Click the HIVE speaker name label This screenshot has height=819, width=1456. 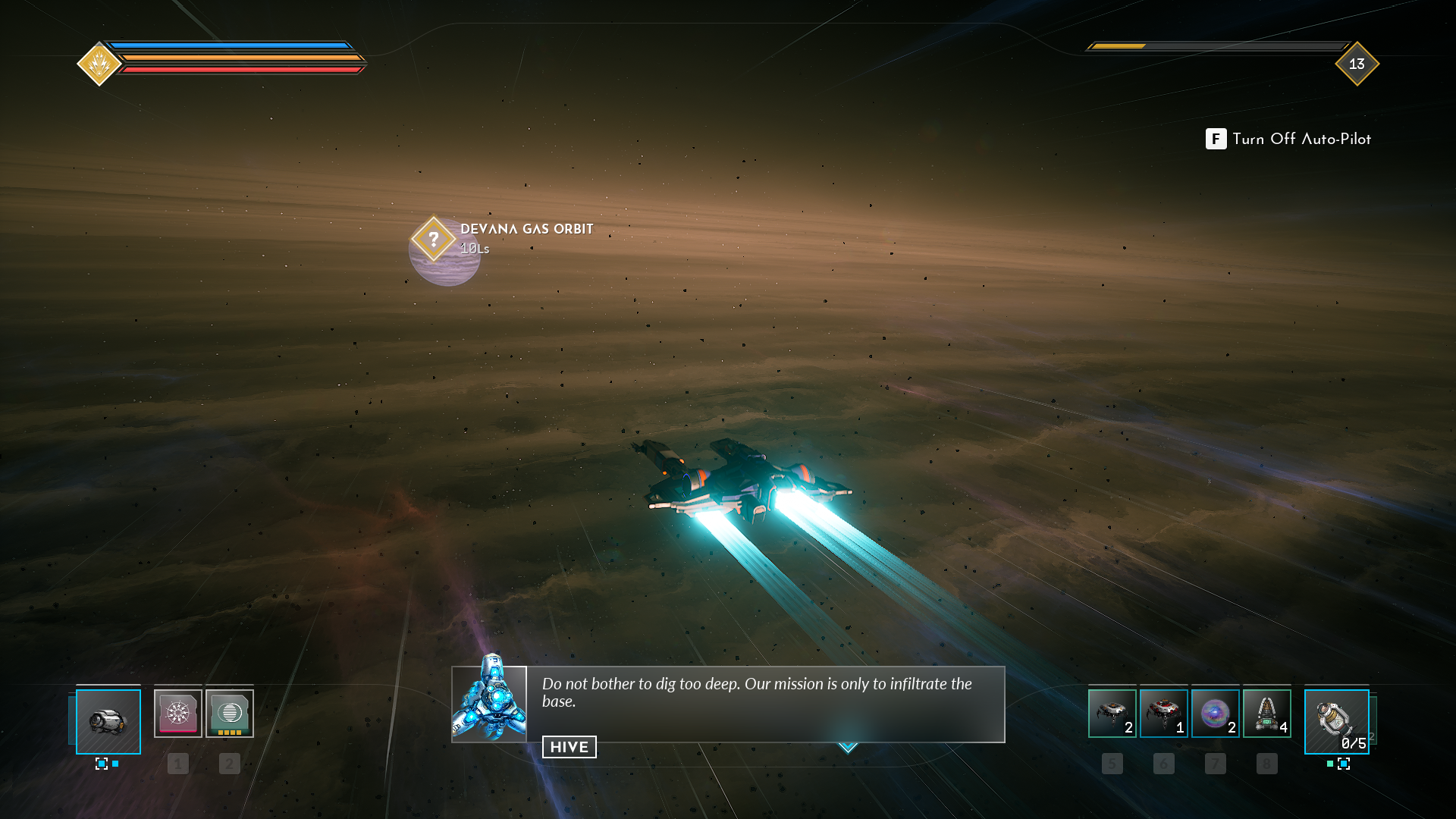point(569,747)
